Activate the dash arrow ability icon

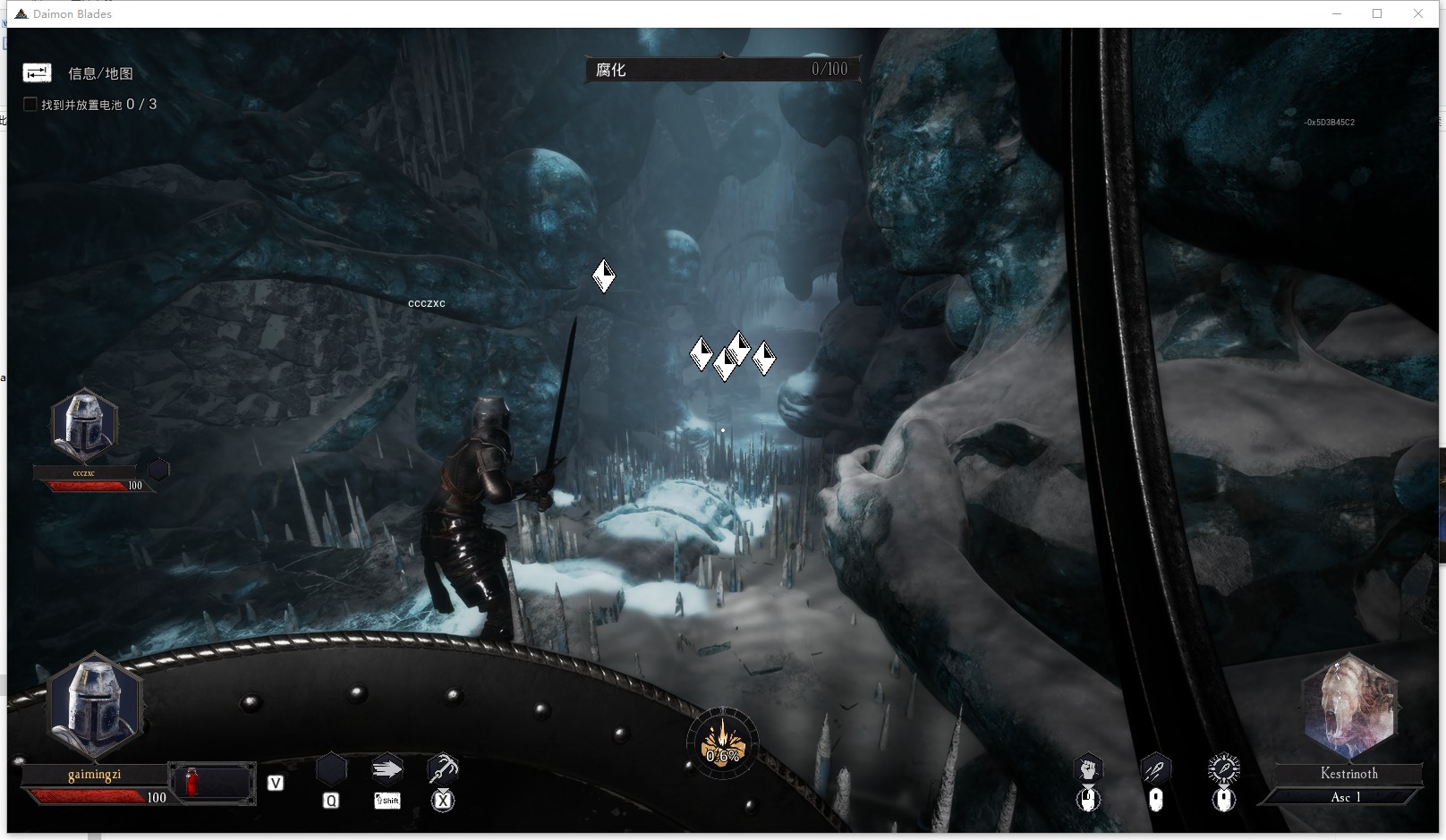[387, 768]
